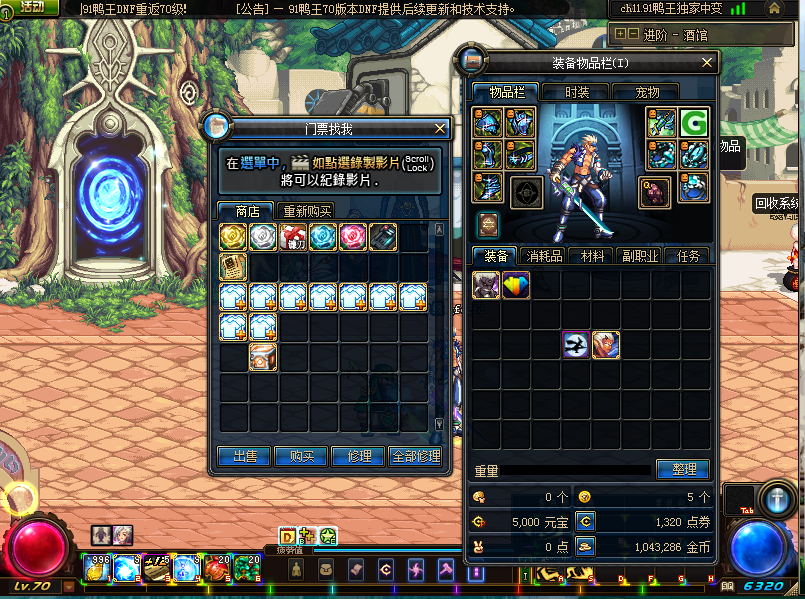Viewport: 805px width, 599px height.
Task: Close the 装备物品栏 inventory window
Action: point(708,63)
